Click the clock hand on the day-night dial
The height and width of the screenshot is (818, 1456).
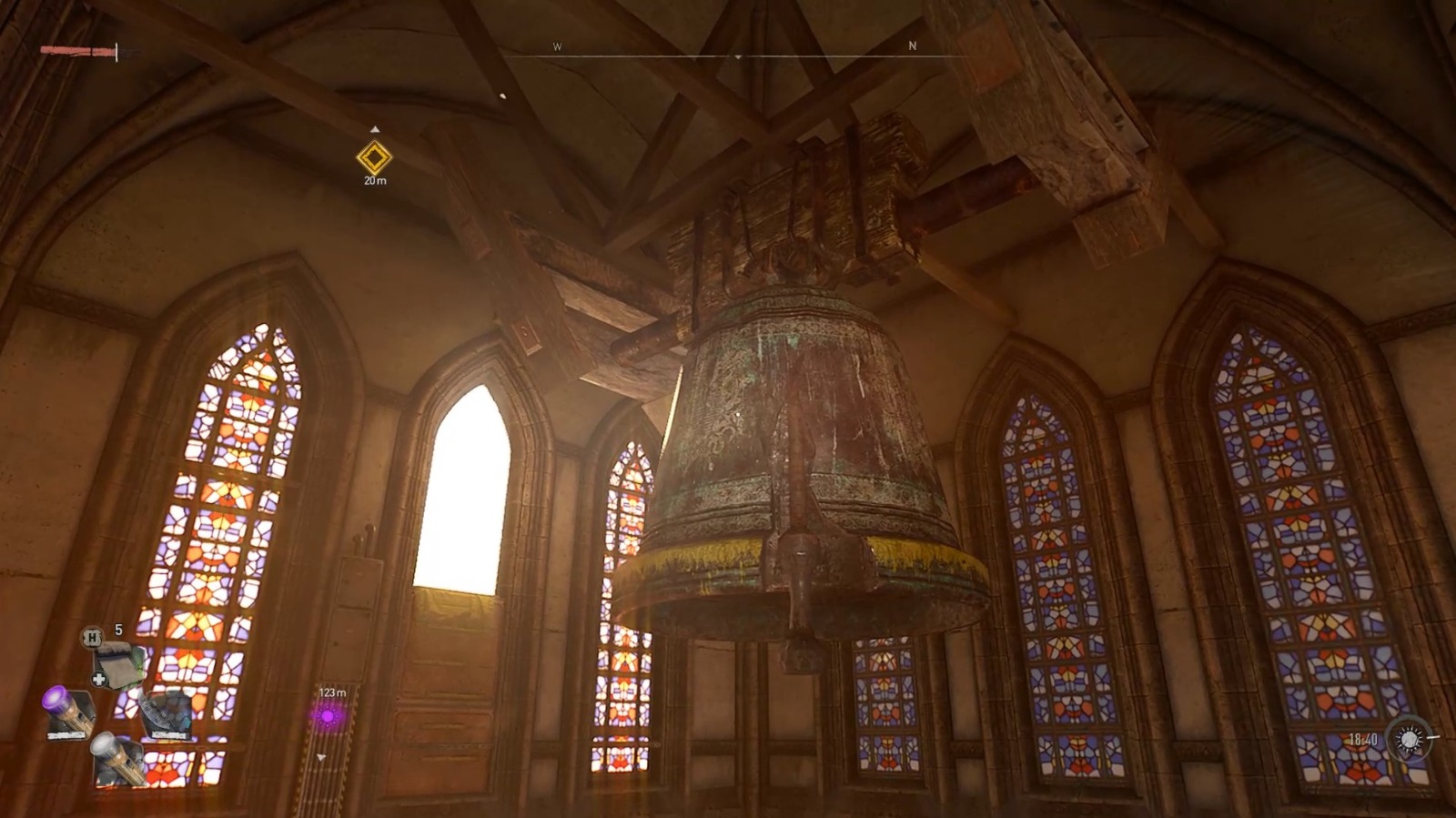pyautogui.click(x=1433, y=737)
